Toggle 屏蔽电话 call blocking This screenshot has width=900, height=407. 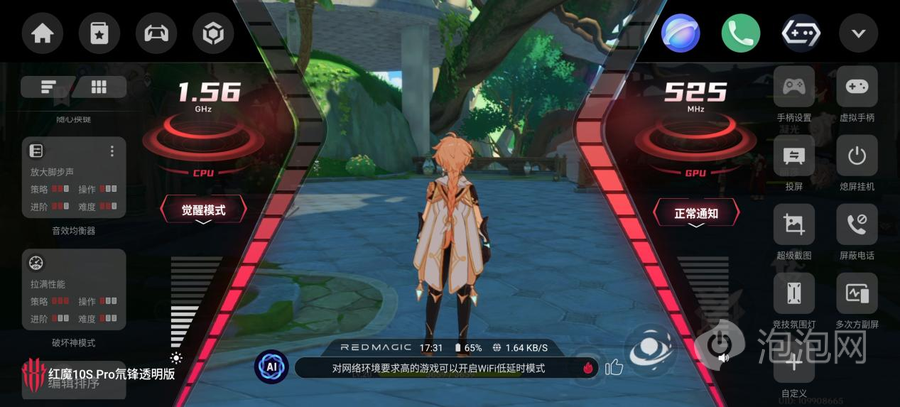pos(857,225)
